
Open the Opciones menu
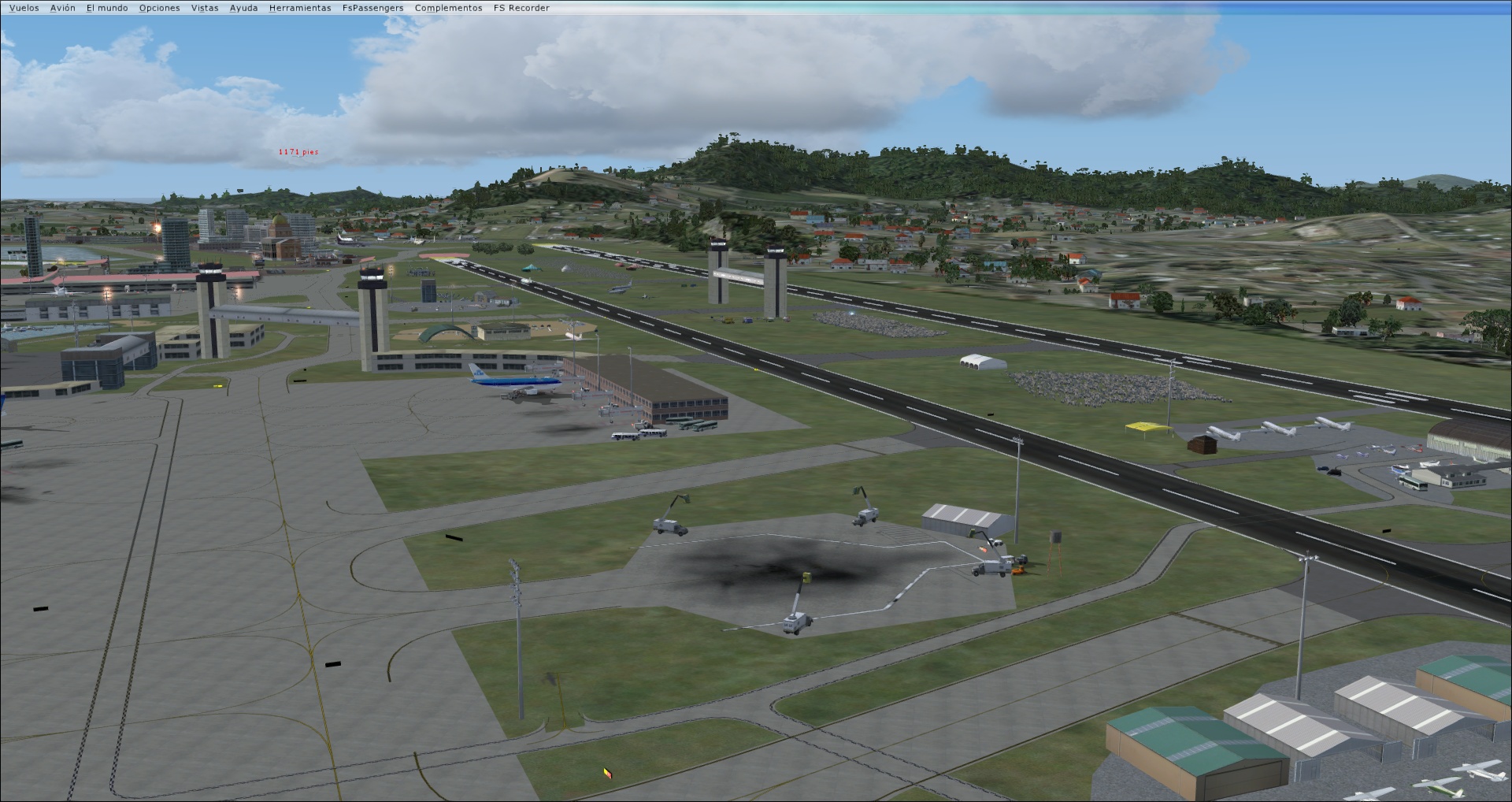point(158,7)
